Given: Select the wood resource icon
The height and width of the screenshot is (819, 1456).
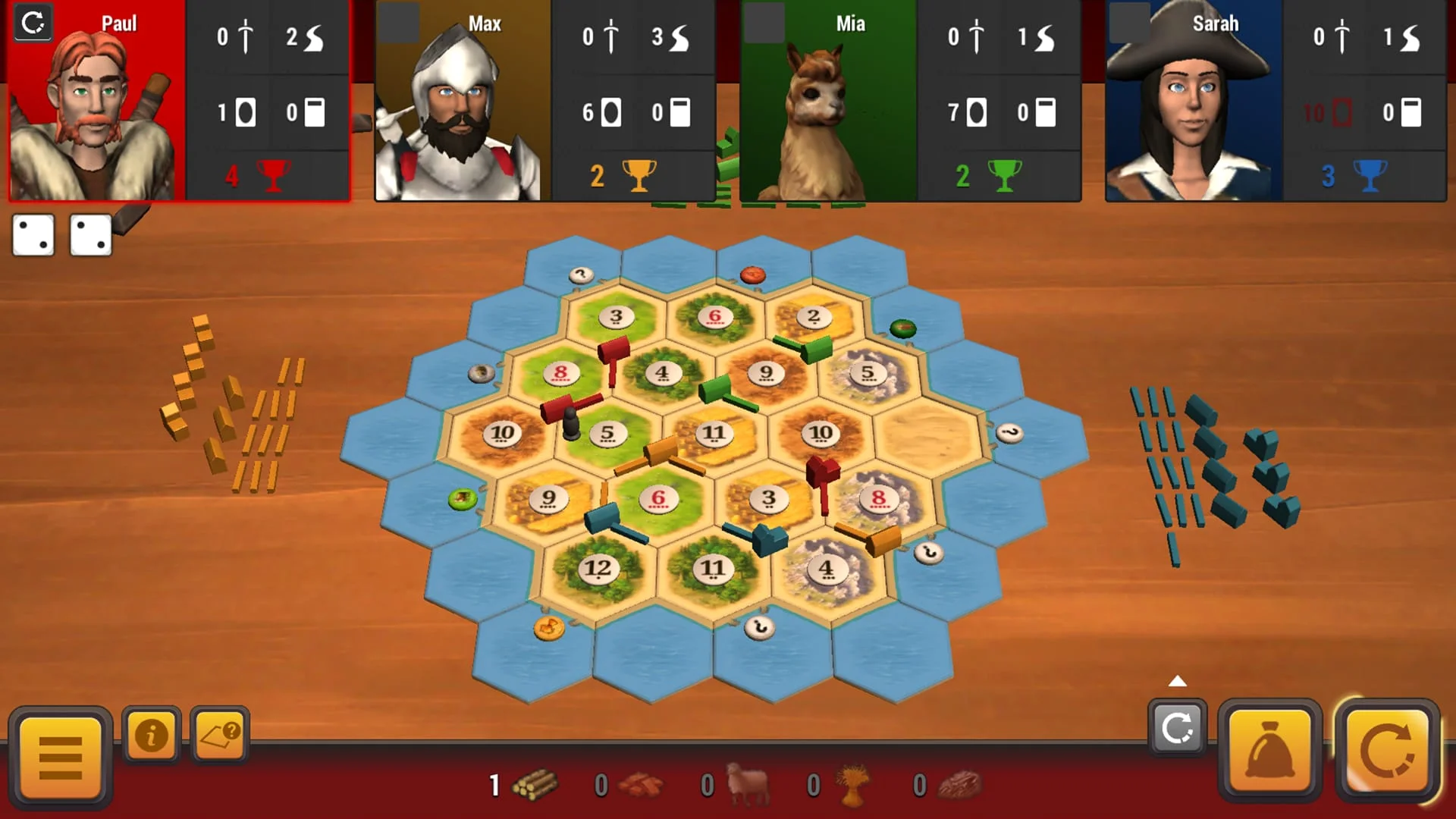Looking at the screenshot, I should click(x=534, y=786).
